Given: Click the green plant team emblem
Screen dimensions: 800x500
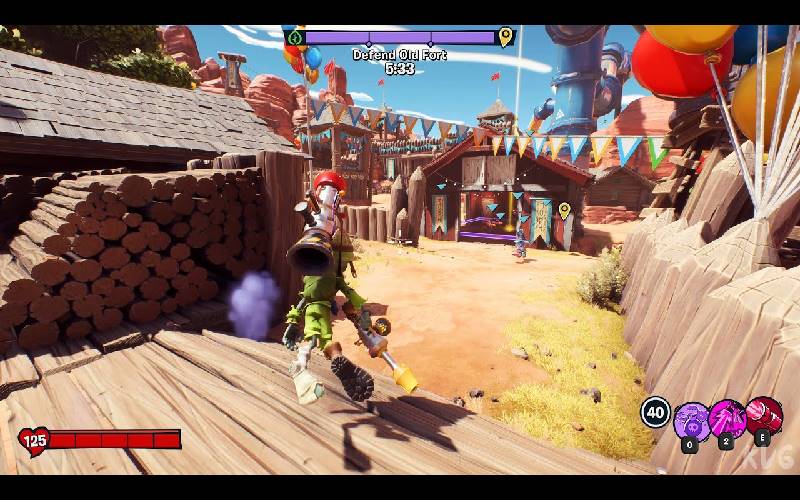Looking at the screenshot, I should point(295,38).
